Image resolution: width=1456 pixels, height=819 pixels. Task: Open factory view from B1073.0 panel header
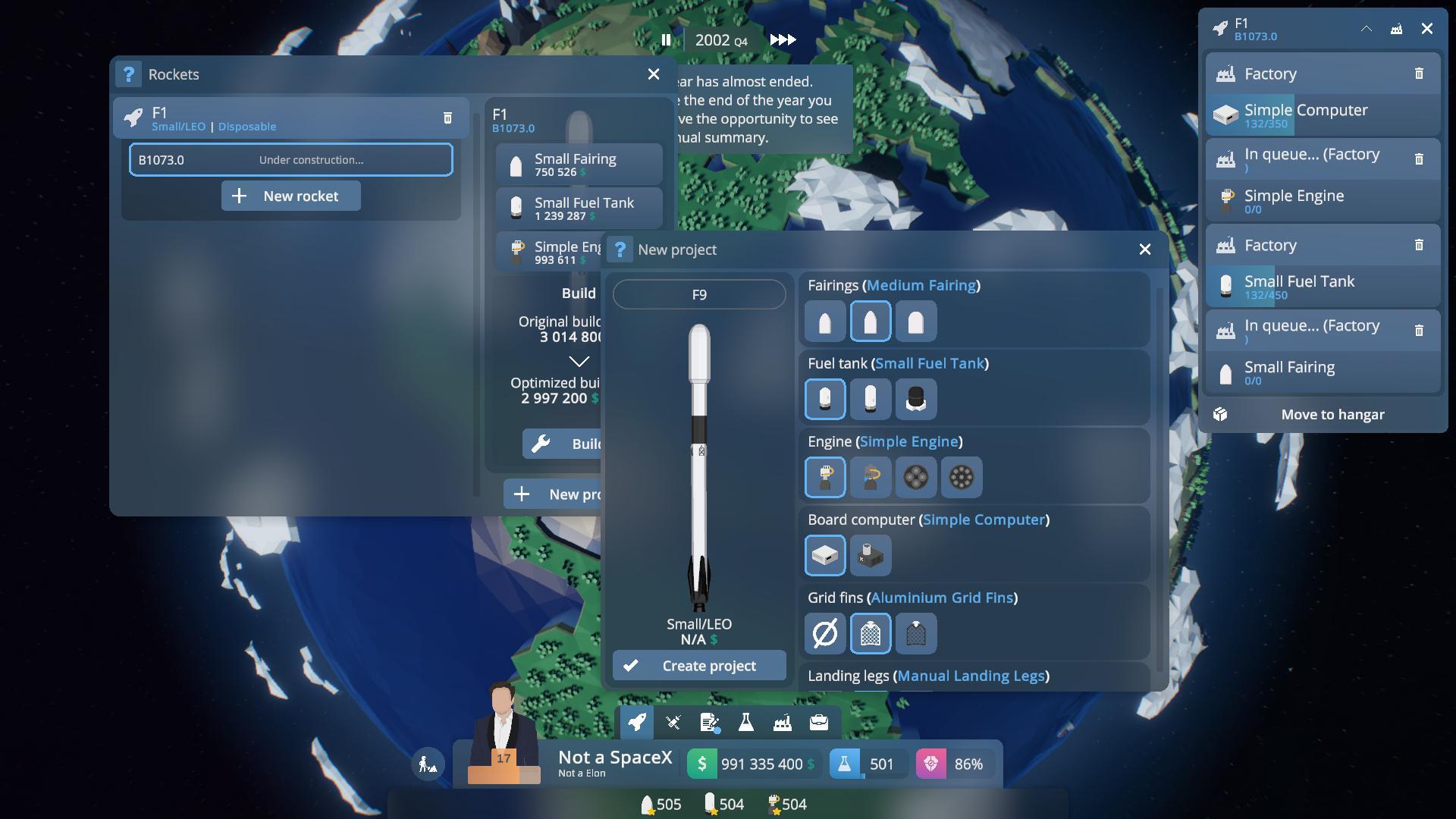pos(1396,30)
